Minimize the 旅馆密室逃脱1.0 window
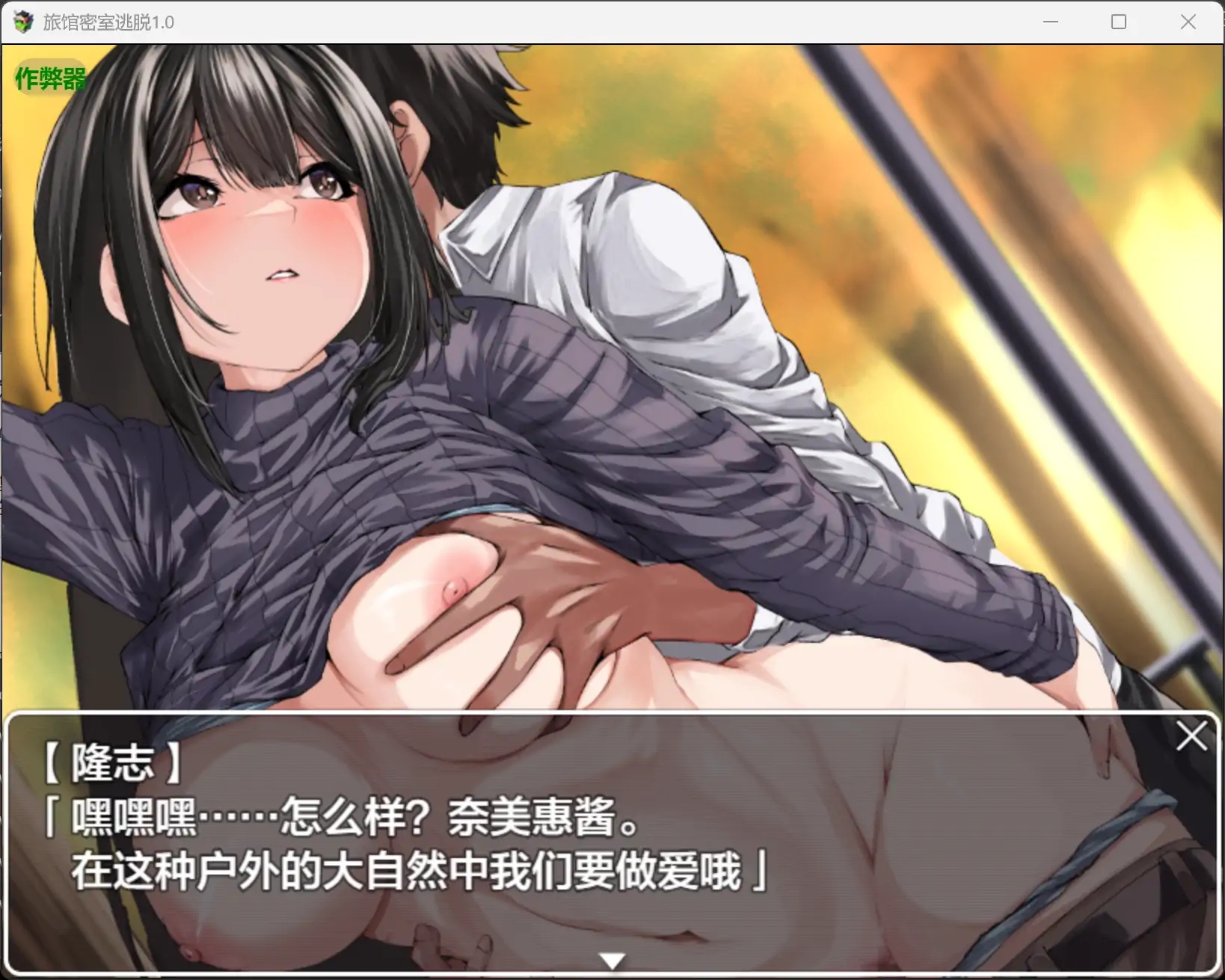This screenshot has height=980, width=1225. [x=1050, y=22]
